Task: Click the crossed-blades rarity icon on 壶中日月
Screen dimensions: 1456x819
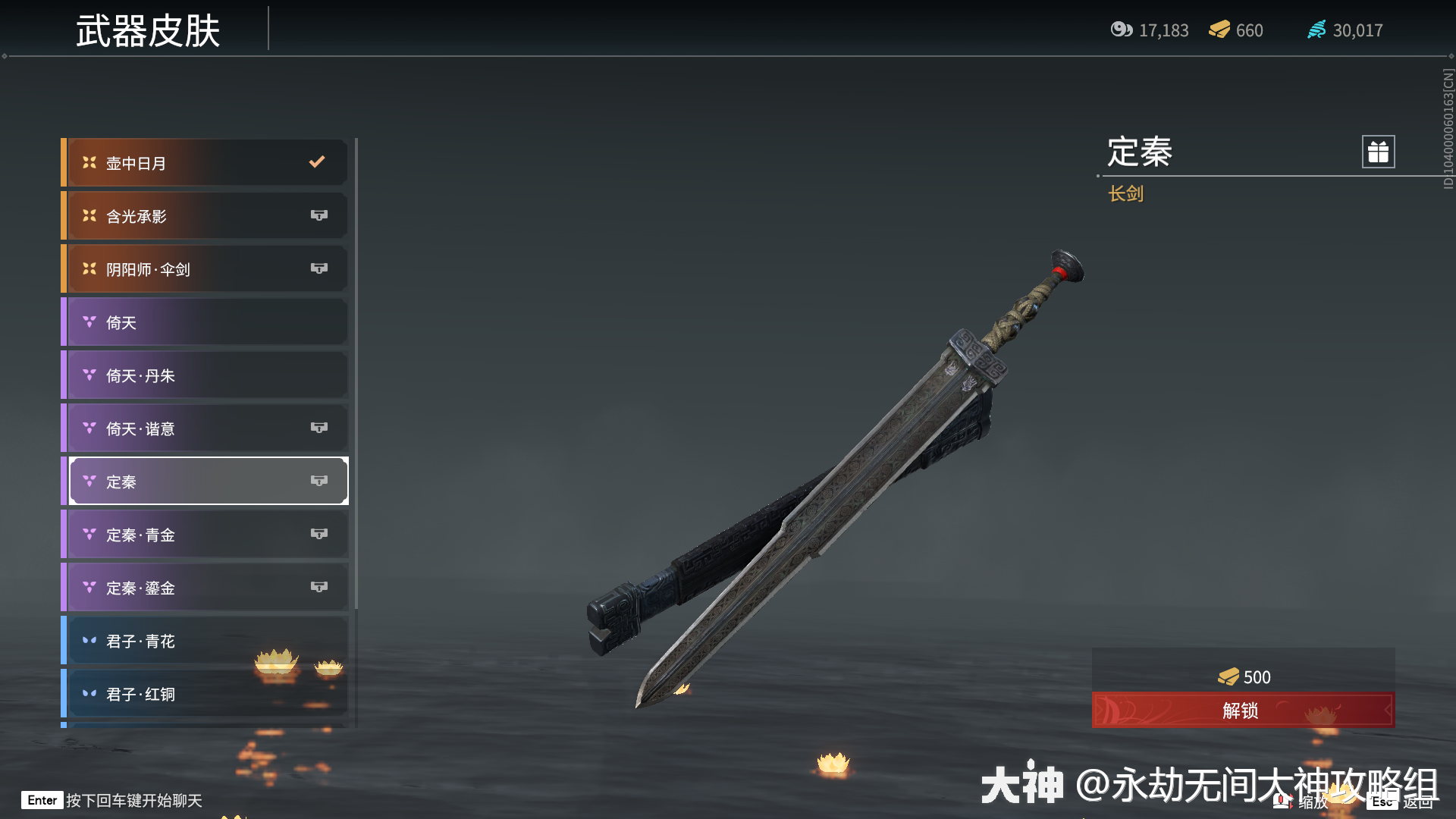Action: [89, 162]
